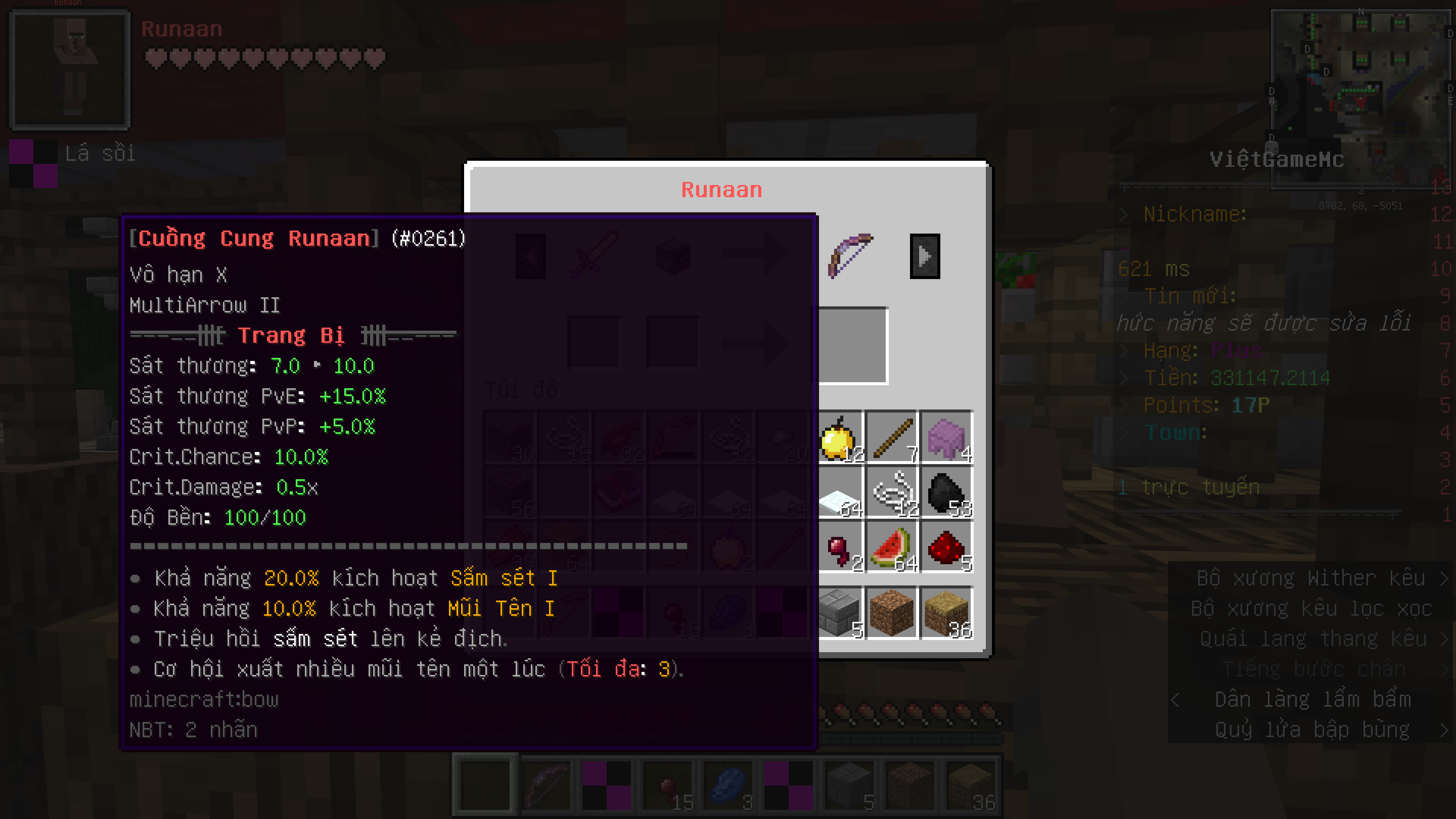1456x819 pixels.
Task: Pick up the golden apple stack
Action: pyautogui.click(x=839, y=438)
